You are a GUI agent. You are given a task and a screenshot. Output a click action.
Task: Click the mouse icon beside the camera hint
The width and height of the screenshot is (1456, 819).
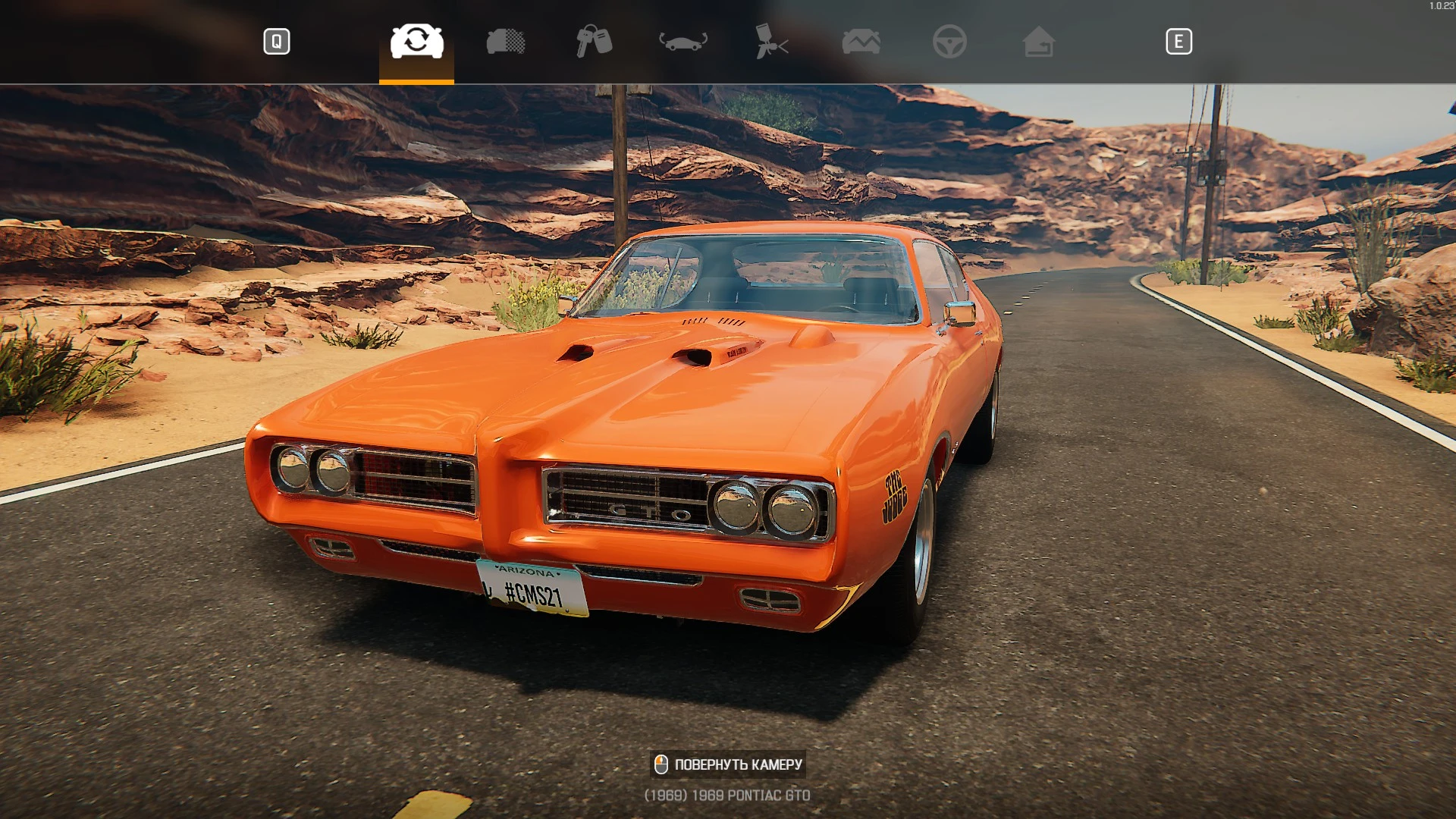click(661, 764)
